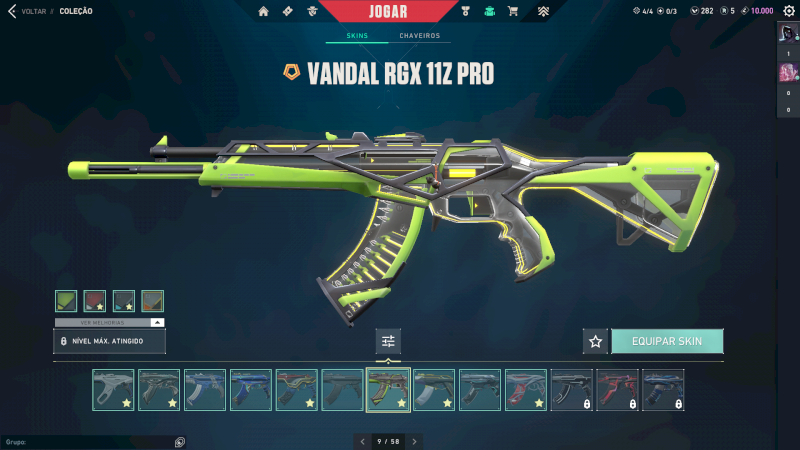Click the red Jogar play button
This screenshot has height=450, width=800.
click(400, 11)
